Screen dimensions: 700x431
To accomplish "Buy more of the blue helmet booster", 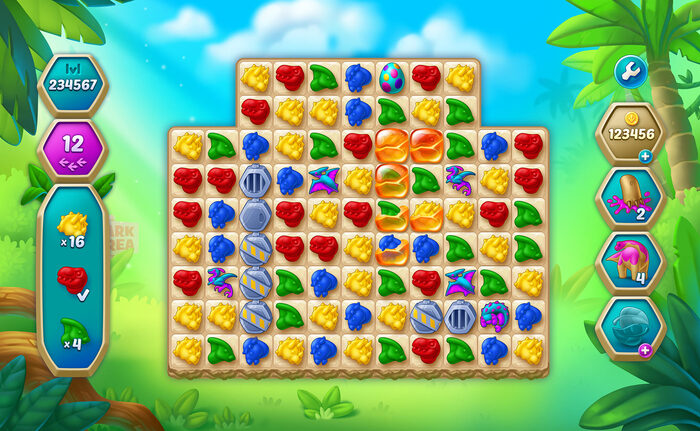I will [645, 349].
